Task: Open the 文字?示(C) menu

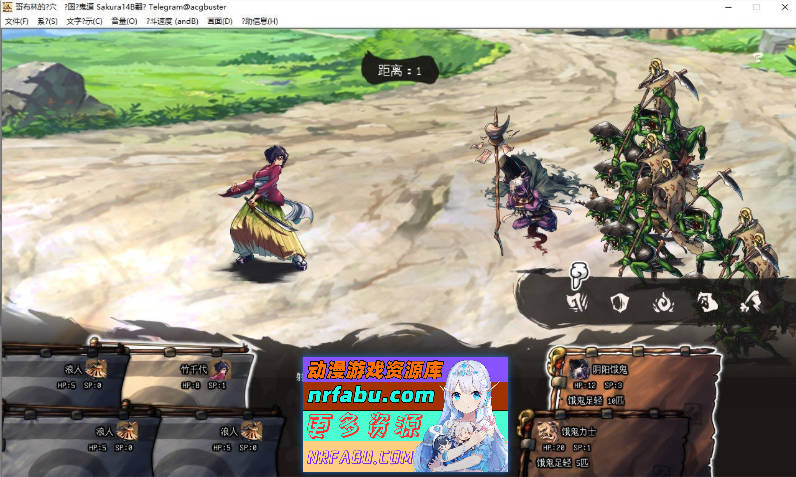Action: pyautogui.click(x=84, y=21)
